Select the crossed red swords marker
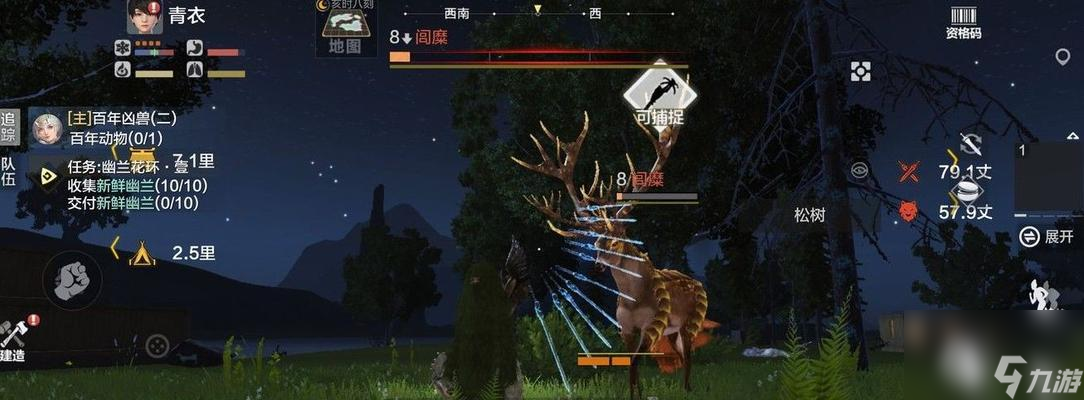1084x400 pixels. pyautogui.click(x=908, y=171)
